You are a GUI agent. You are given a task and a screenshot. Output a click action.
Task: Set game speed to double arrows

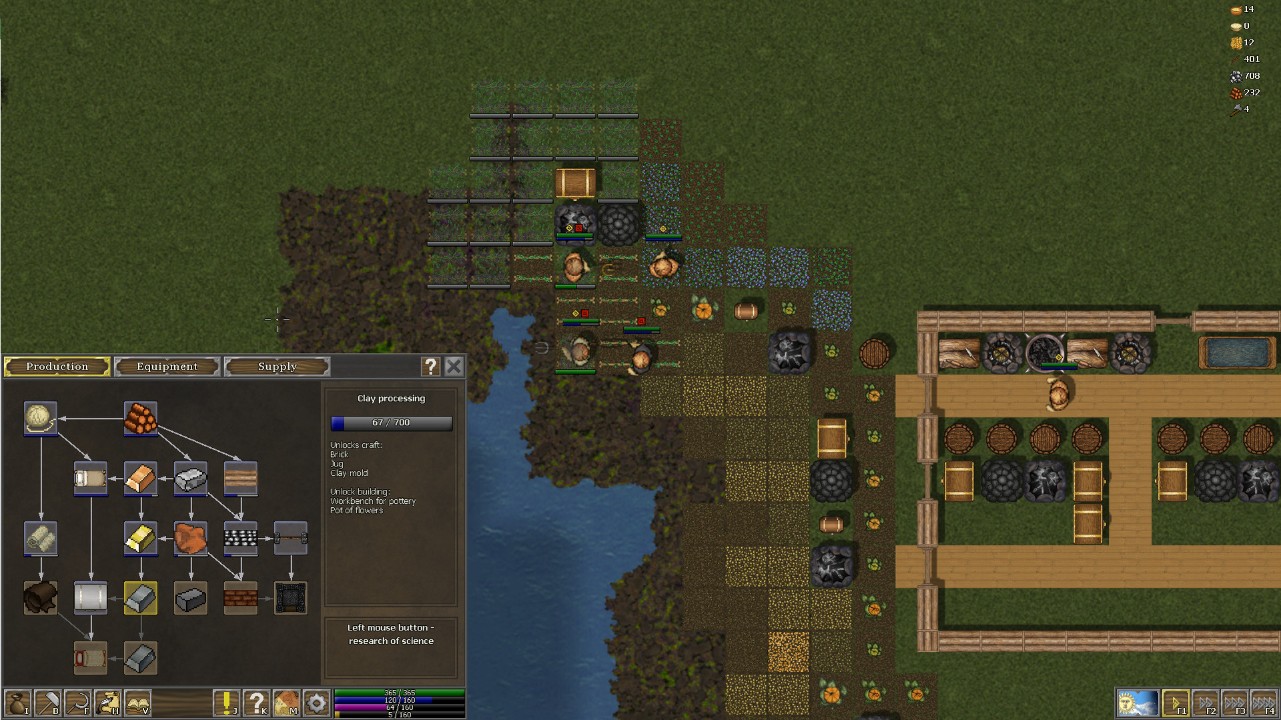(1206, 703)
